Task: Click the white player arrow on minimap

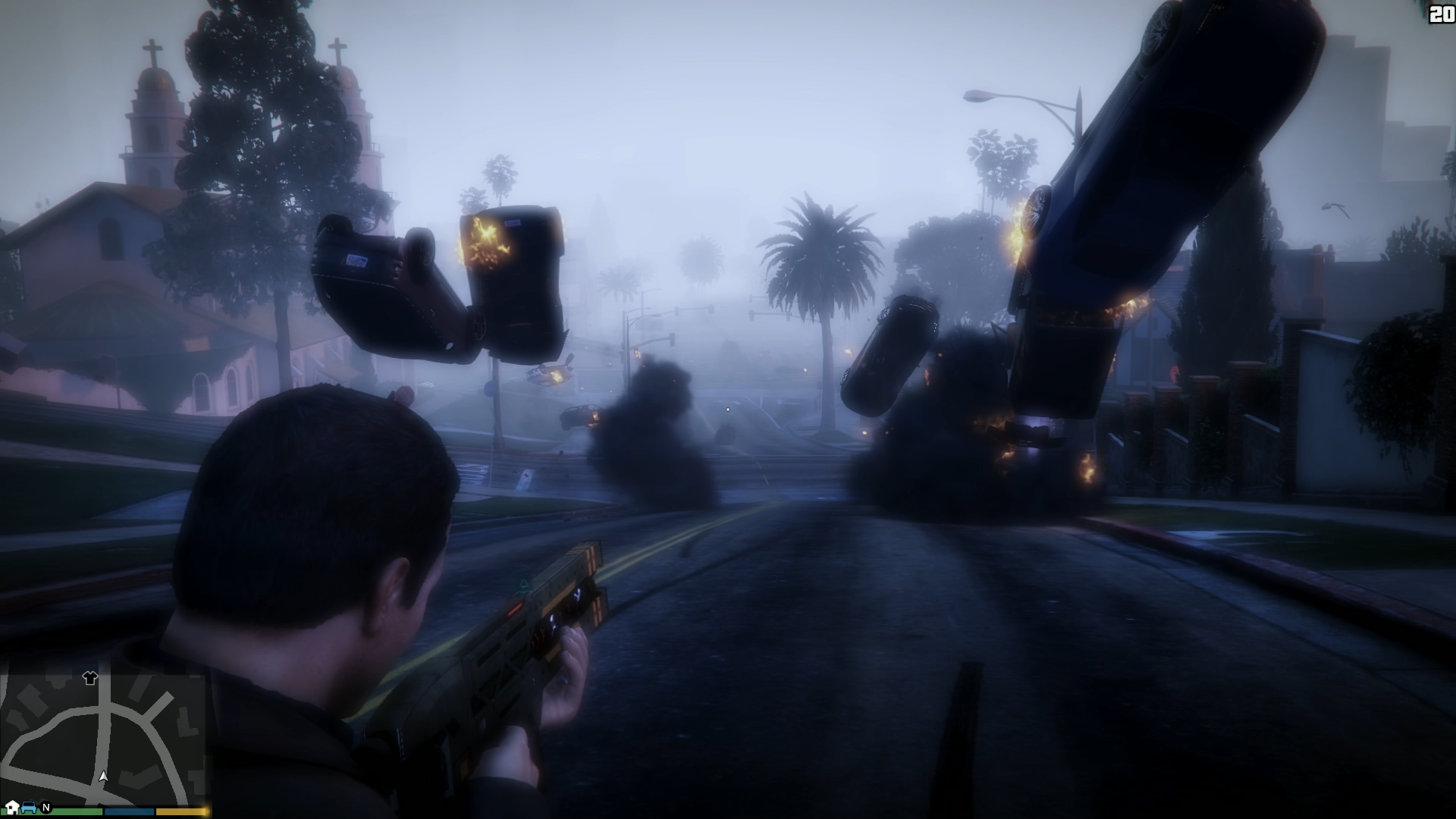Action: (x=104, y=777)
